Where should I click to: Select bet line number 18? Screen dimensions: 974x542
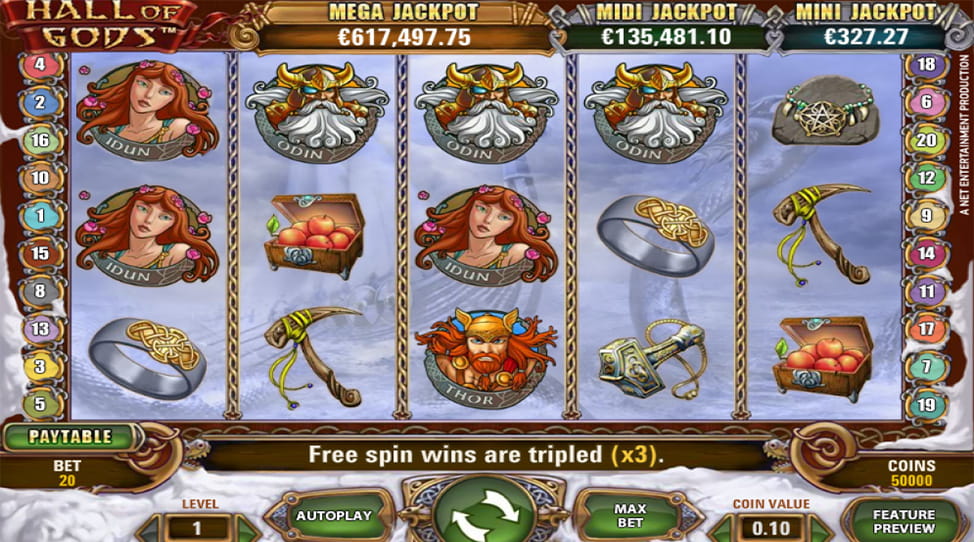click(x=926, y=65)
